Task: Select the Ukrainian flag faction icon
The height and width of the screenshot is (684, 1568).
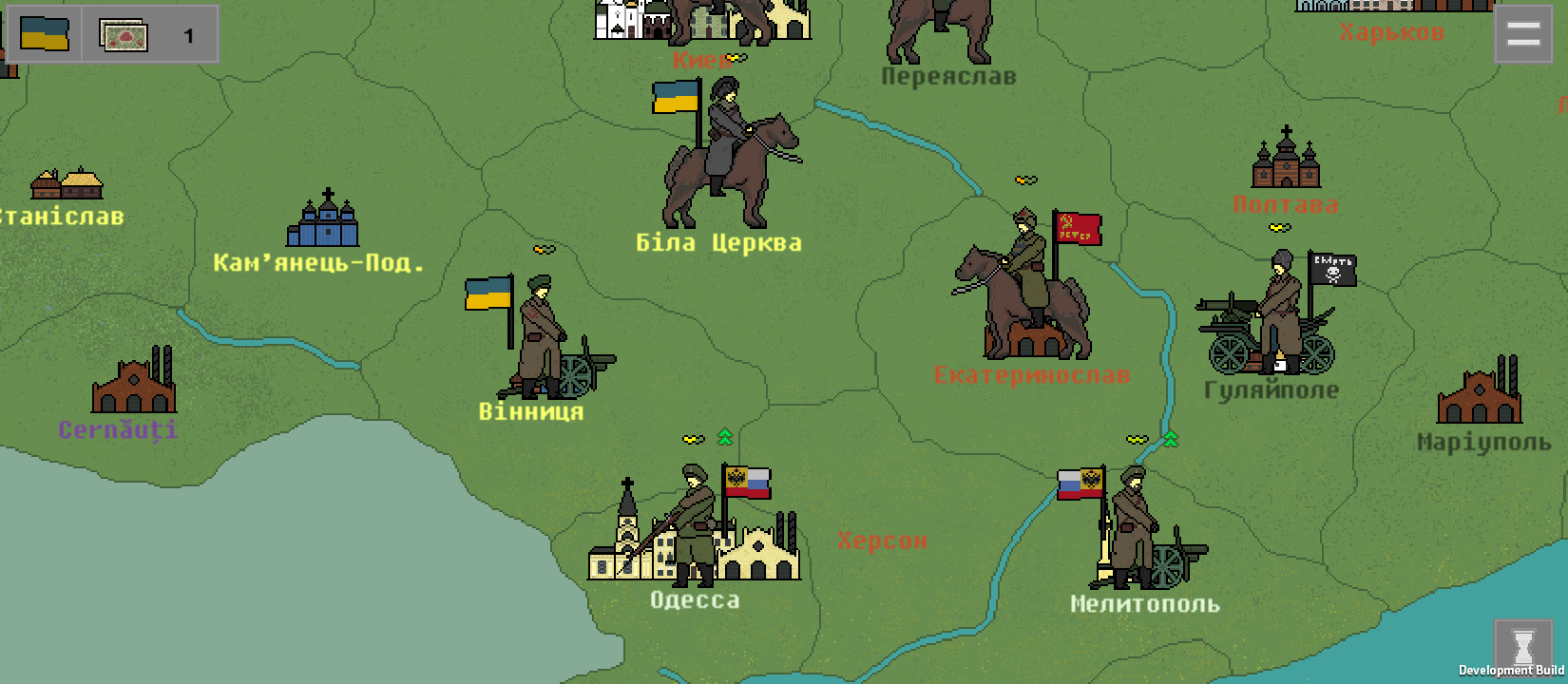Action: pyautogui.click(x=42, y=35)
